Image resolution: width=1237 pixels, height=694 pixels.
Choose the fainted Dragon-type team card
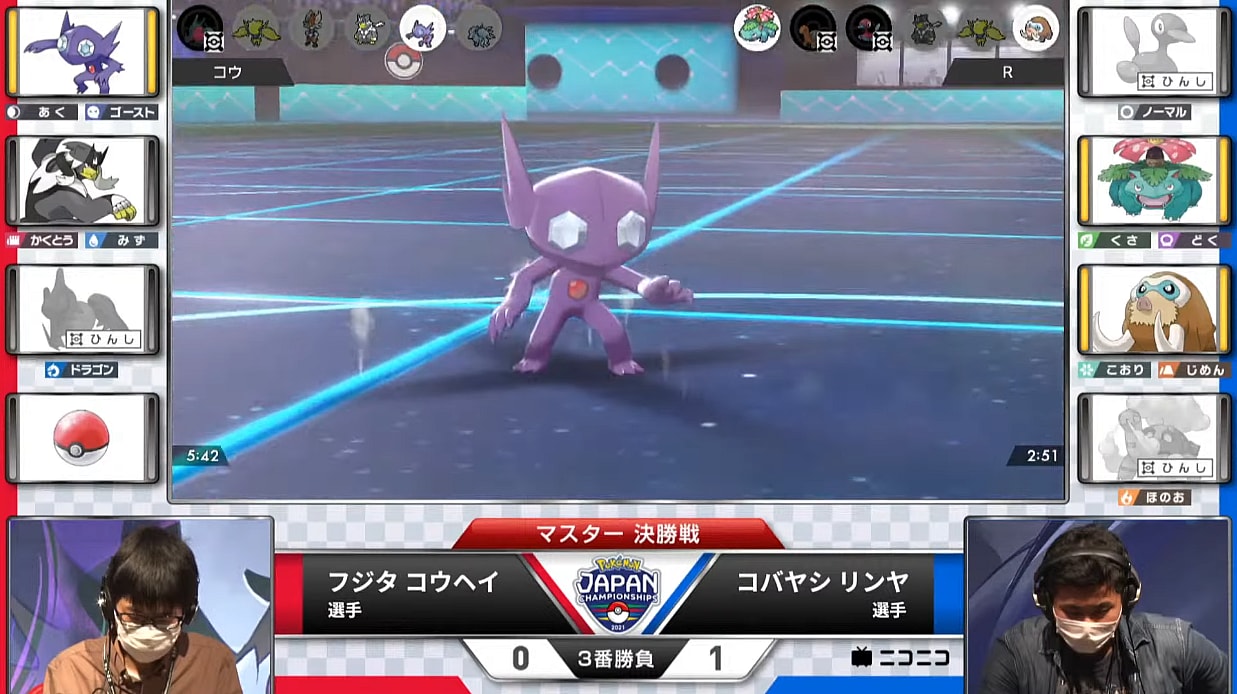pos(82,309)
